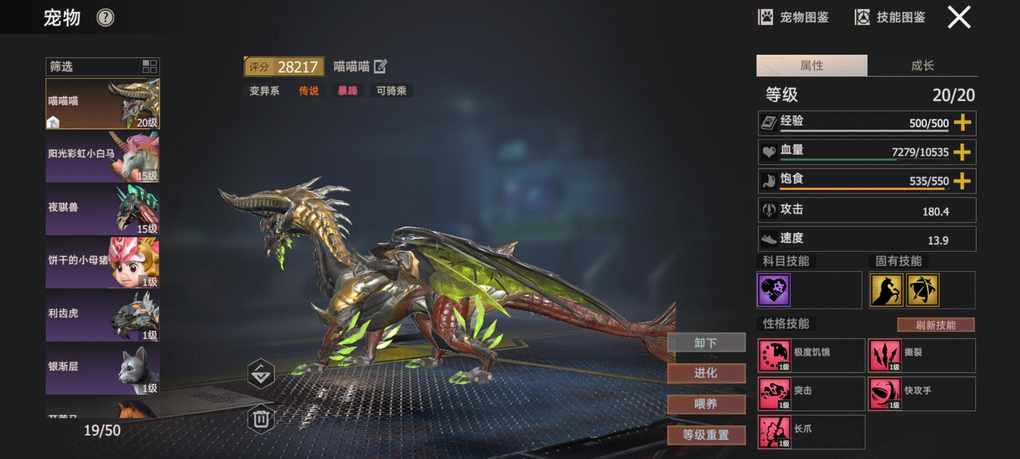Restore health using the 血量 plus button
This screenshot has height=459, width=1020.
[x=963, y=152]
